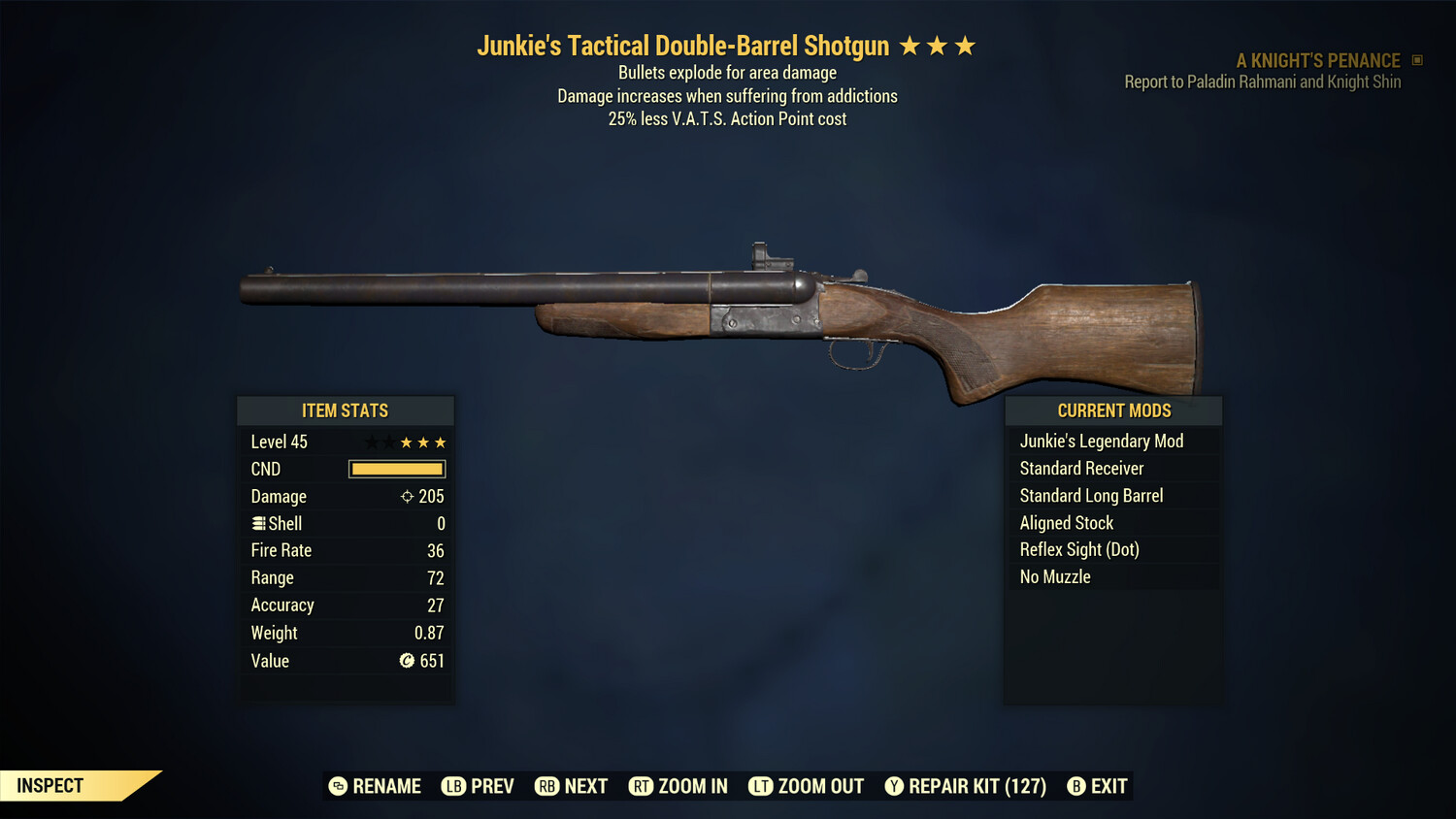Image resolution: width=1456 pixels, height=819 pixels.
Task: Click the quest marker icon near A Knight's Penance
Action: pyautogui.click(x=1415, y=59)
